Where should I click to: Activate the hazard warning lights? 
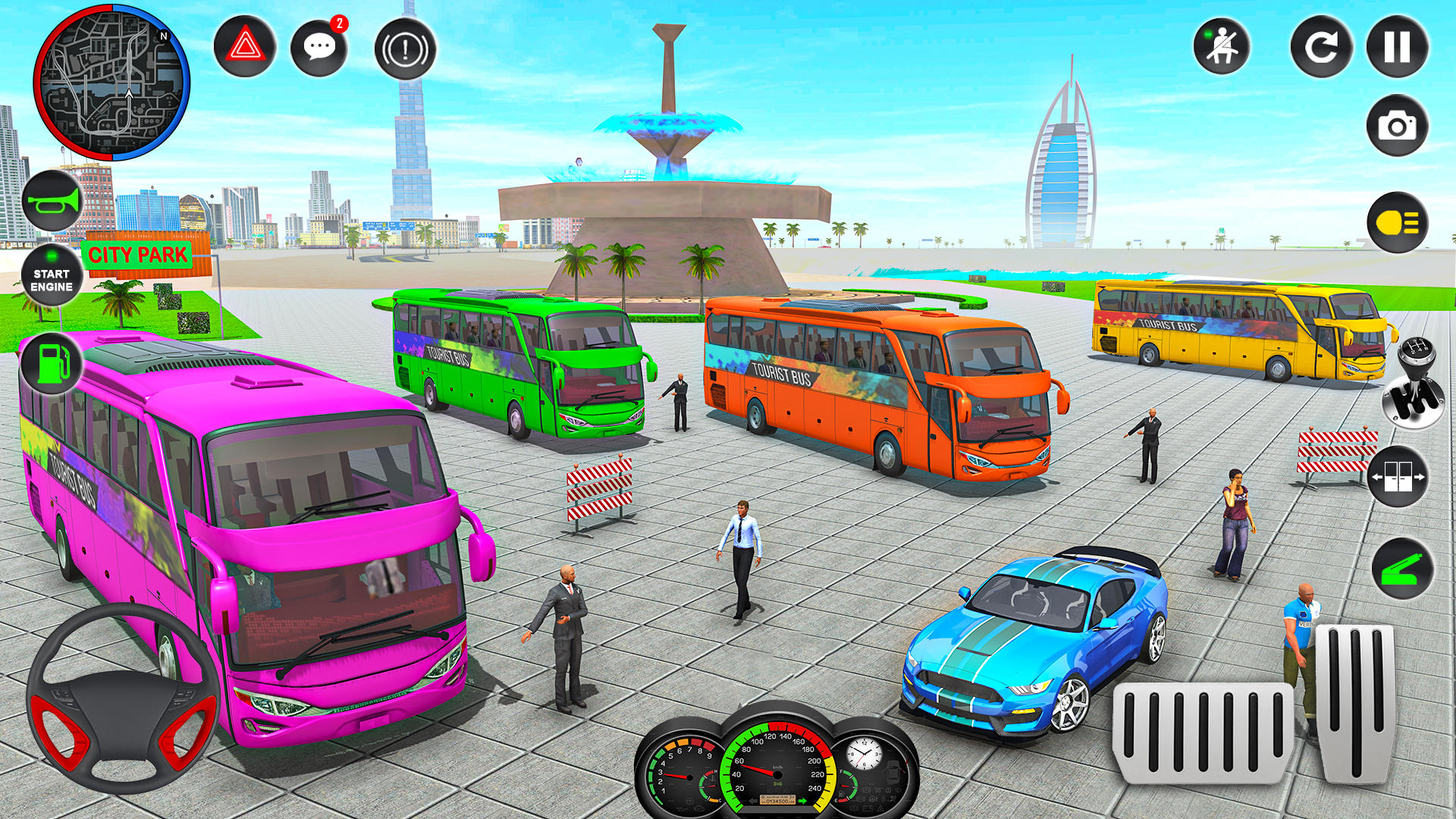coord(245,47)
